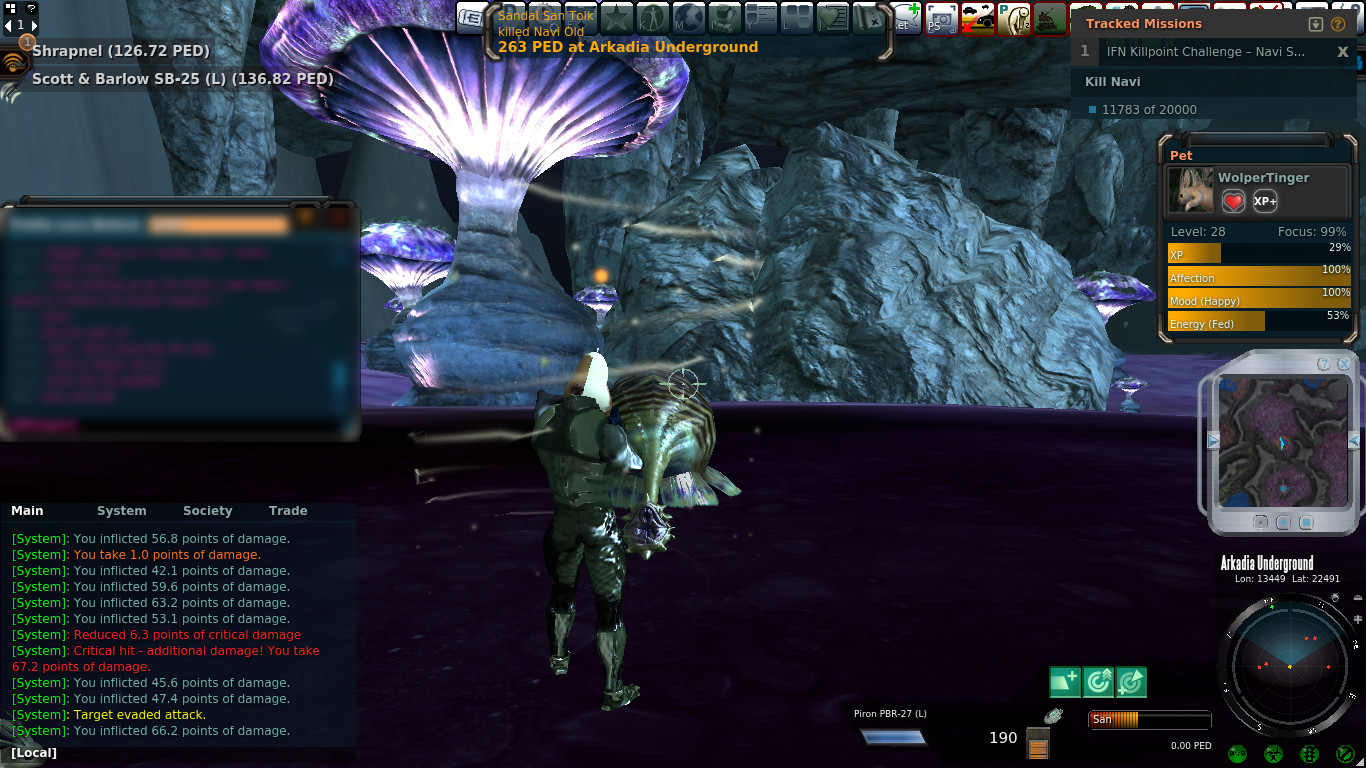Switch to the Main chat tab
Viewport: 1366px width, 768px height.
pyautogui.click(x=27, y=511)
